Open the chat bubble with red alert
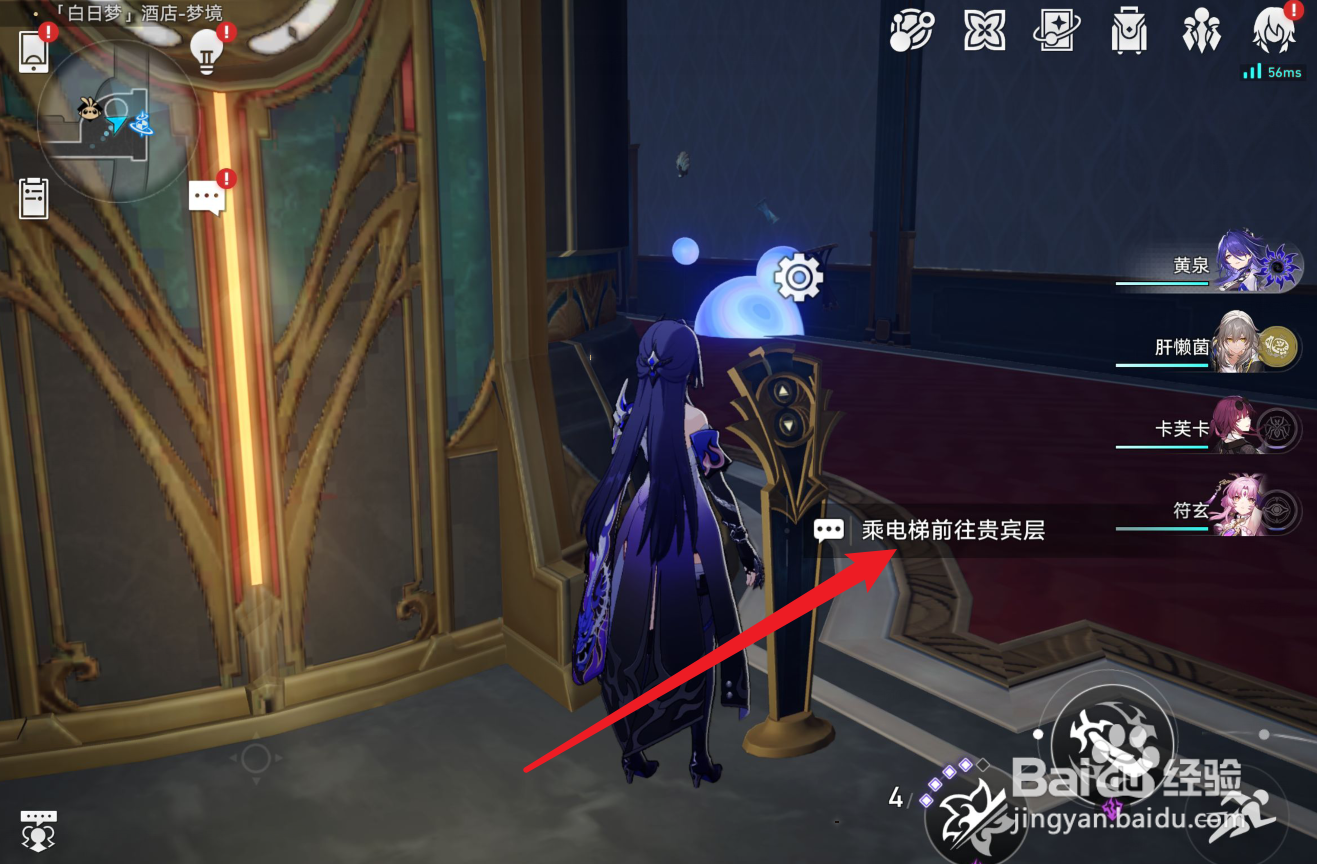The width and height of the screenshot is (1317, 864). [207, 195]
